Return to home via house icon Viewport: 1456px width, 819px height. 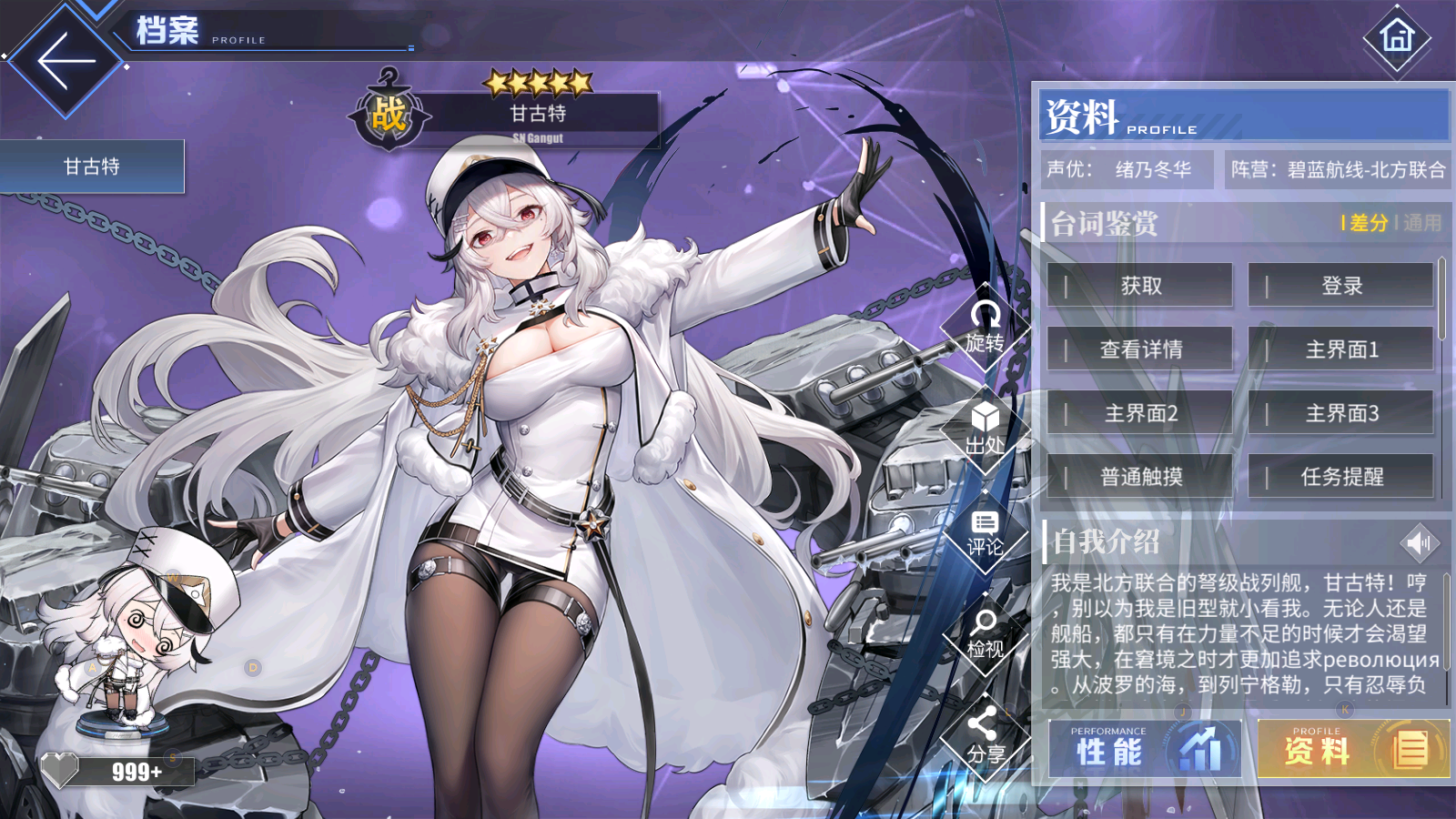(x=1397, y=37)
